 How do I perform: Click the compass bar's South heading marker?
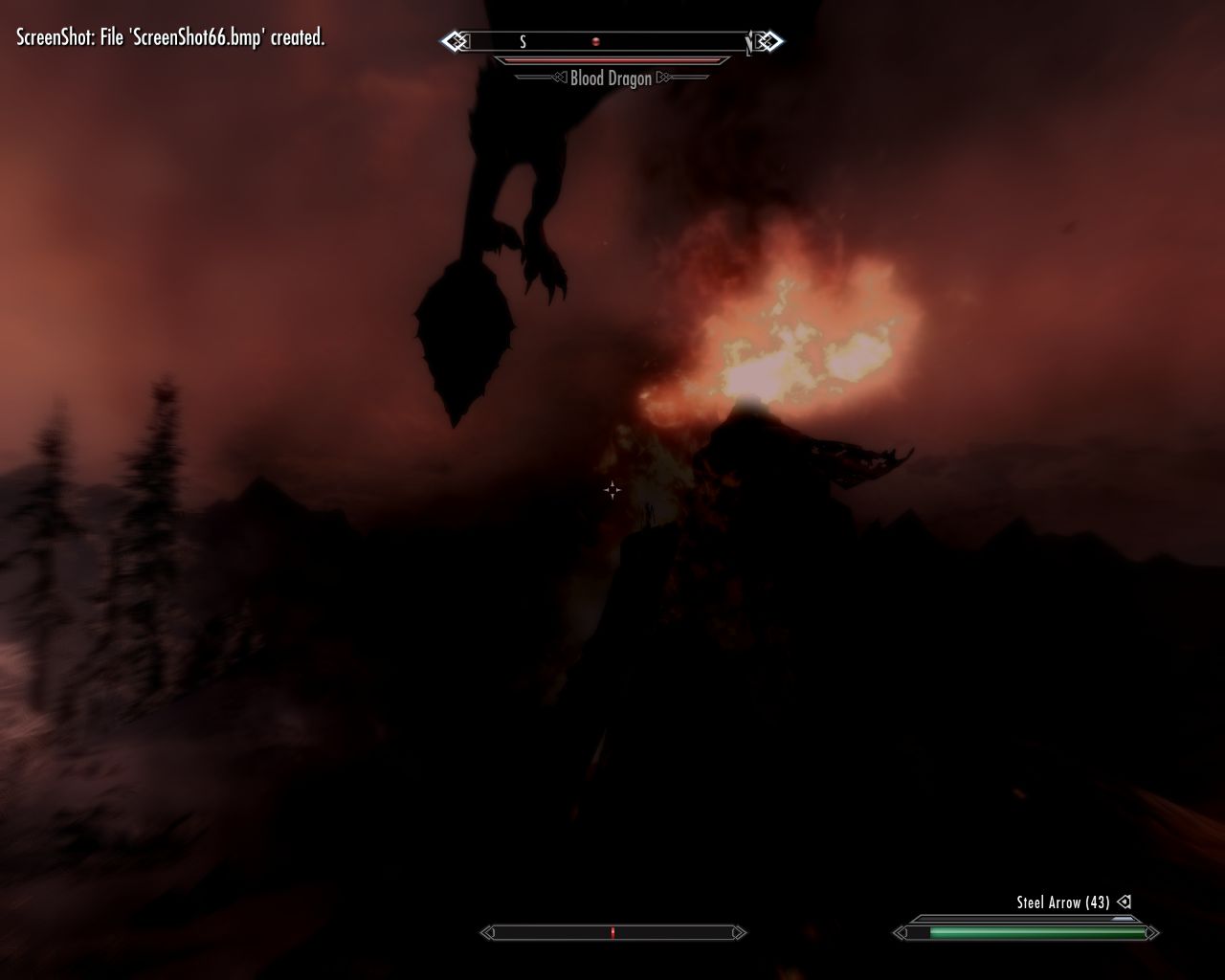coord(523,42)
